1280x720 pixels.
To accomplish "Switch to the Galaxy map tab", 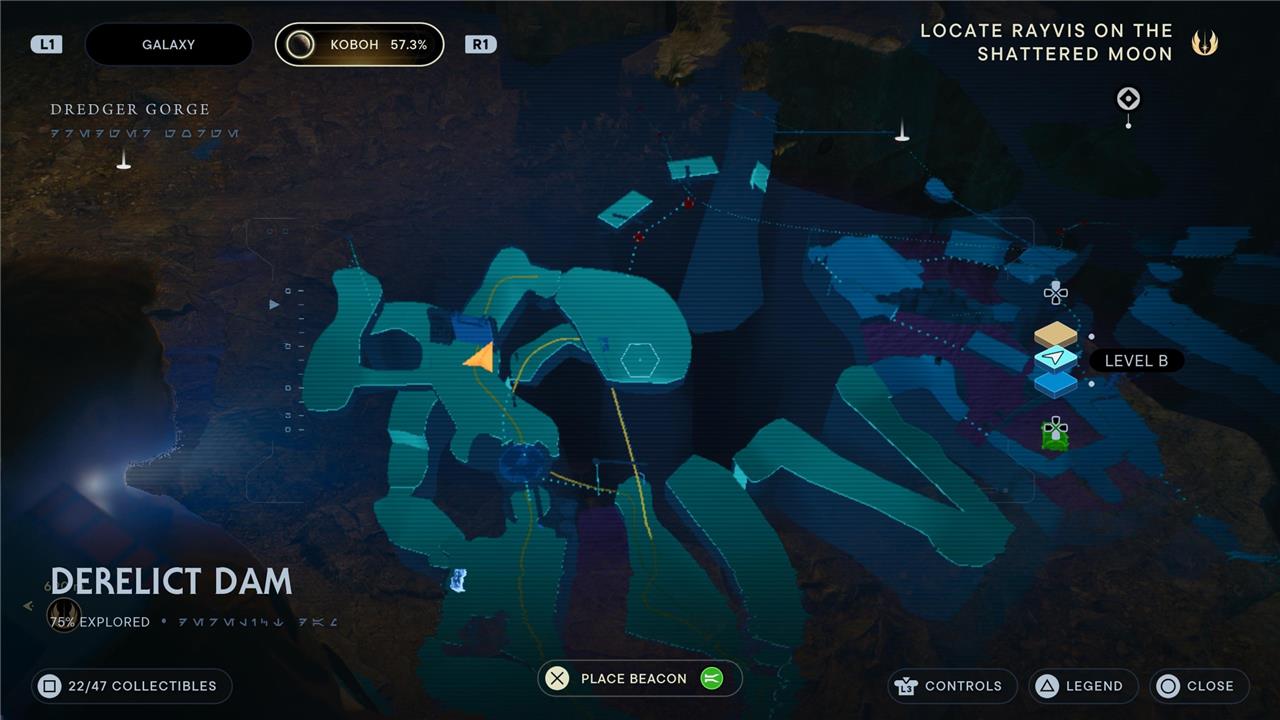I will point(168,45).
